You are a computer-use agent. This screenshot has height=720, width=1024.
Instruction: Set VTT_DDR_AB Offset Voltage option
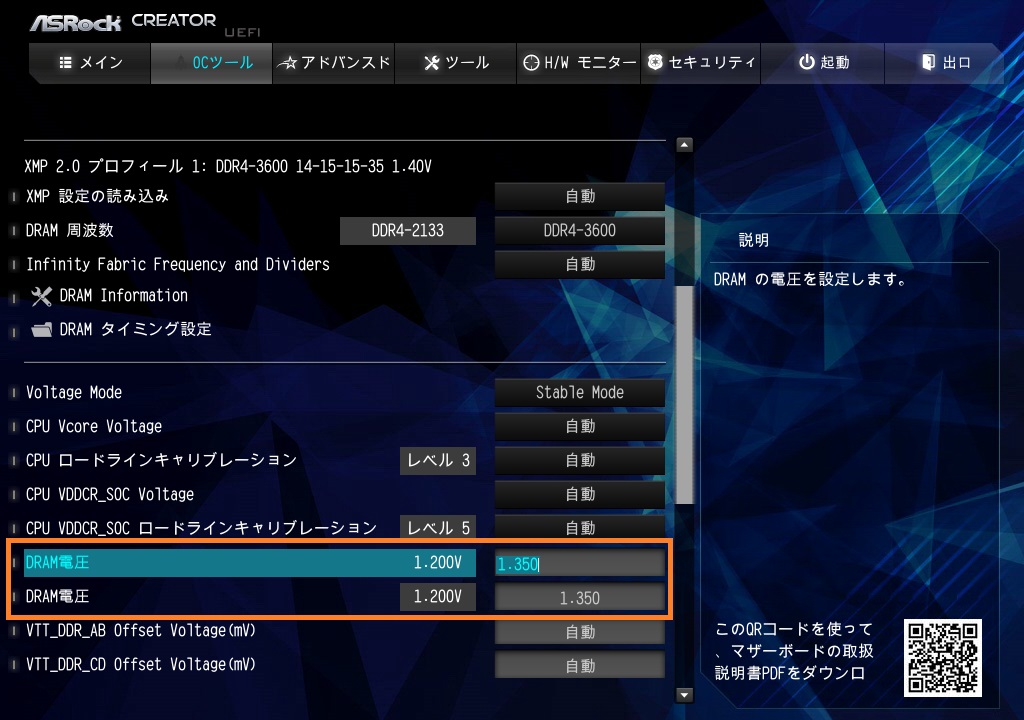[x=580, y=632]
